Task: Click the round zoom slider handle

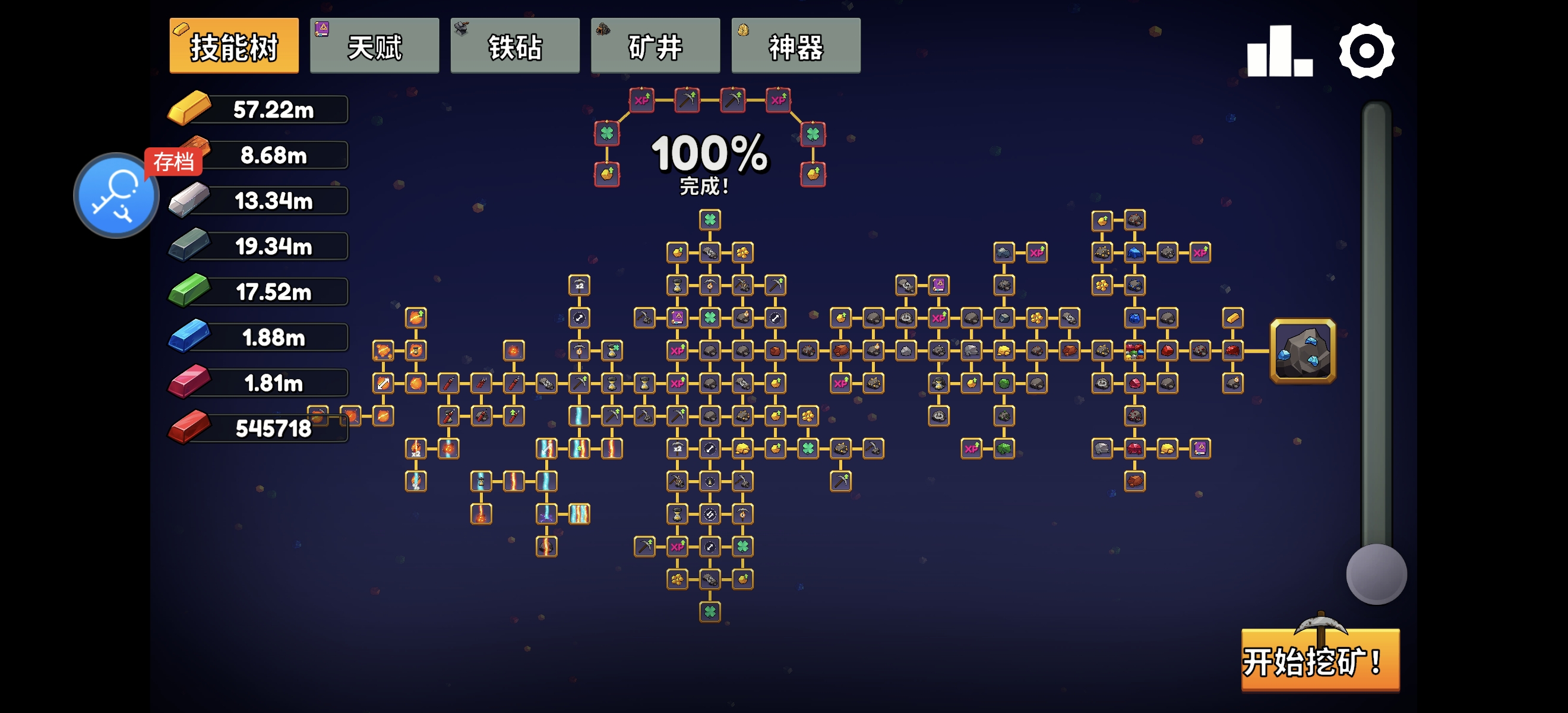Action: pos(1376,573)
